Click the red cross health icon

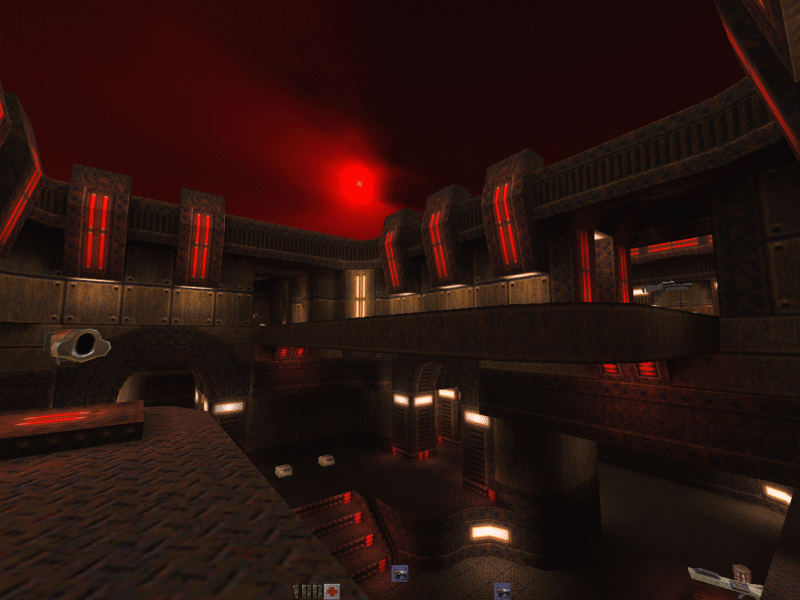click(x=331, y=591)
